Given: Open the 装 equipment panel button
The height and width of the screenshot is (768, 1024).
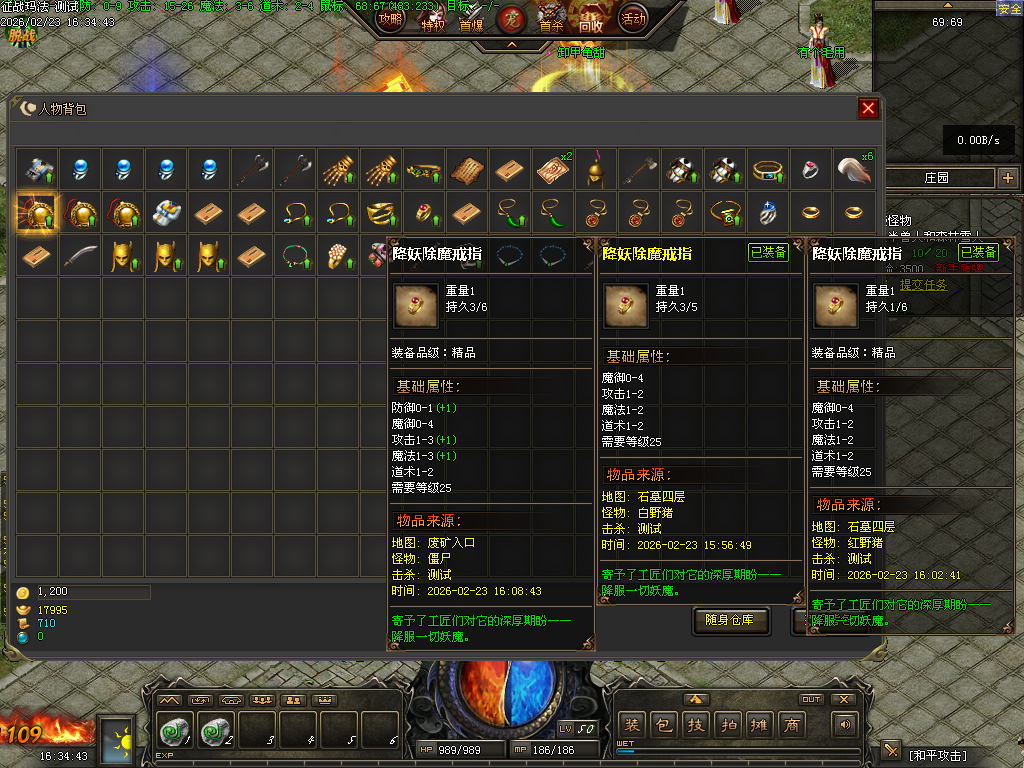Looking at the screenshot, I should pyautogui.click(x=631, y=724).
